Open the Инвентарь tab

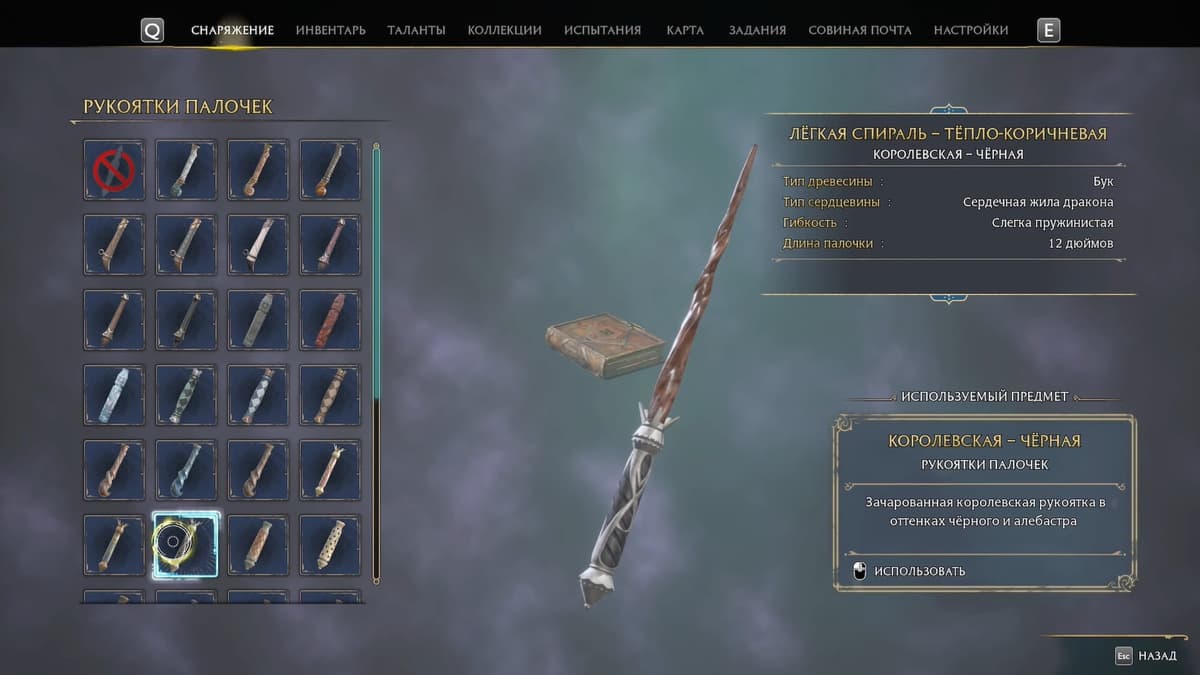click(330, 30)
